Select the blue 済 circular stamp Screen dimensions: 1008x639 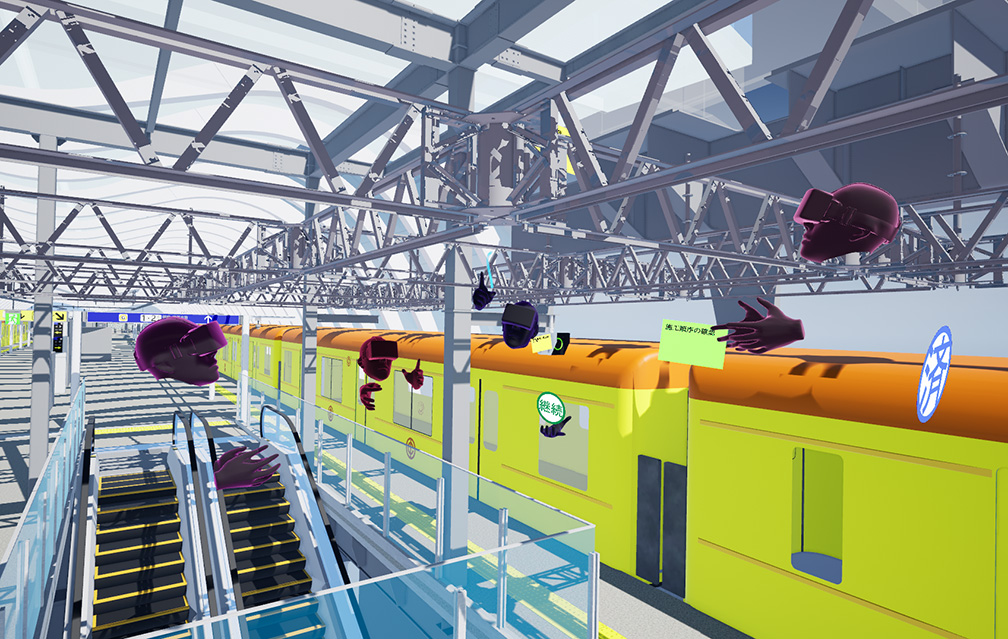pos(934,373)
